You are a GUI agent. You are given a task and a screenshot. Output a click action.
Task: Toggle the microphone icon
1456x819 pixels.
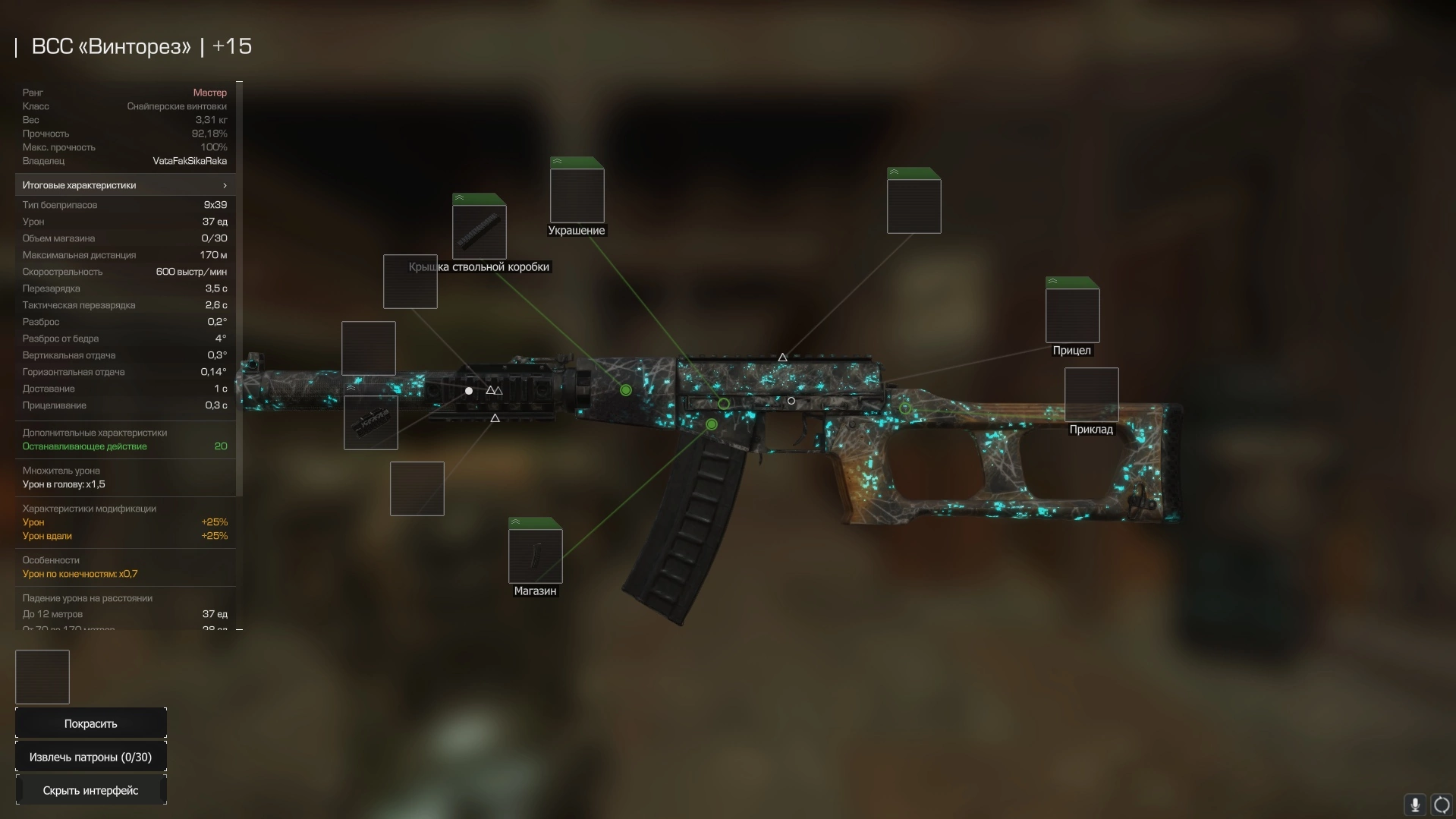coord(1414,804)
